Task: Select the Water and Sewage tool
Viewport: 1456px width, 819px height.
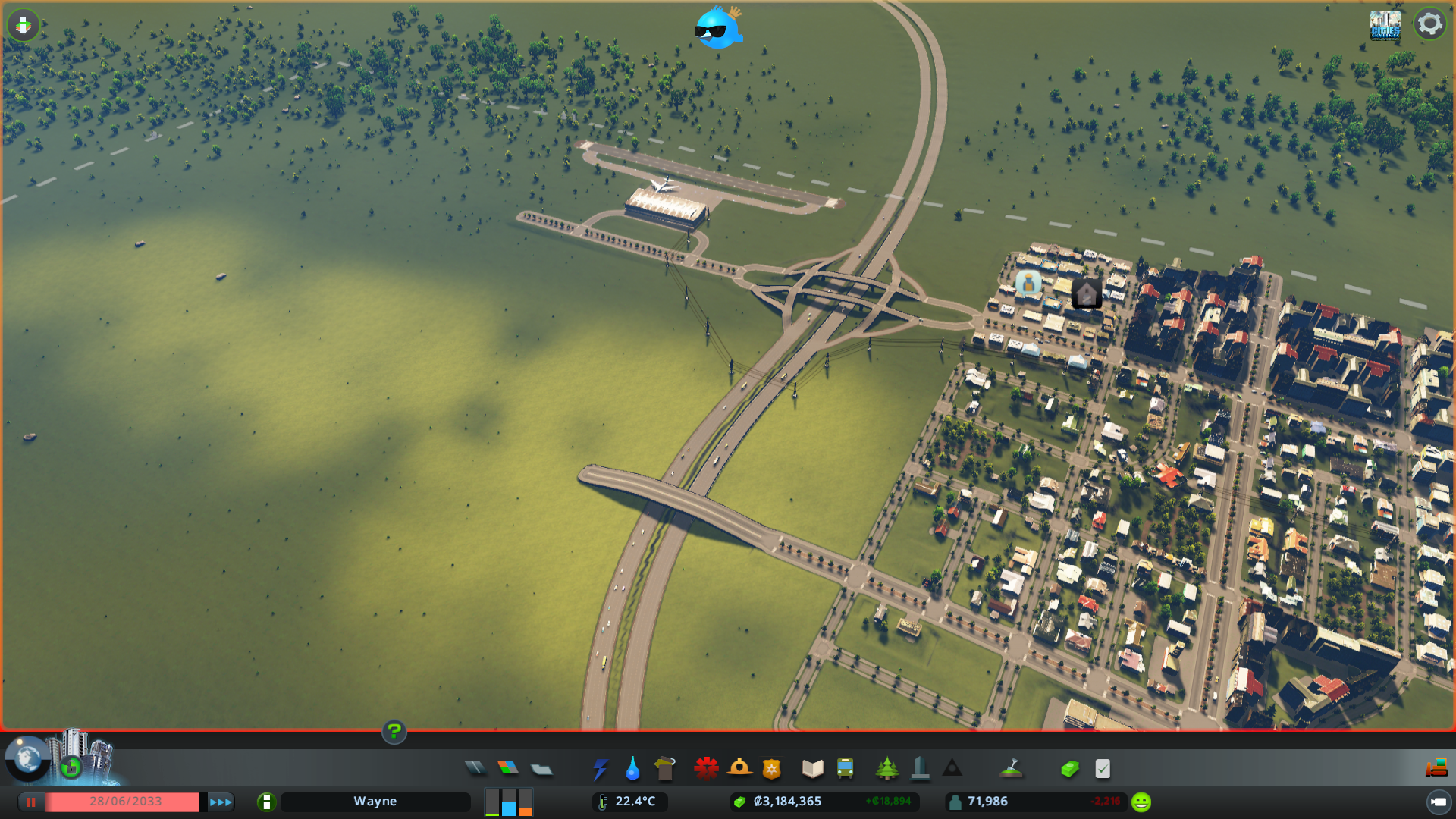Action: point(632,768)
